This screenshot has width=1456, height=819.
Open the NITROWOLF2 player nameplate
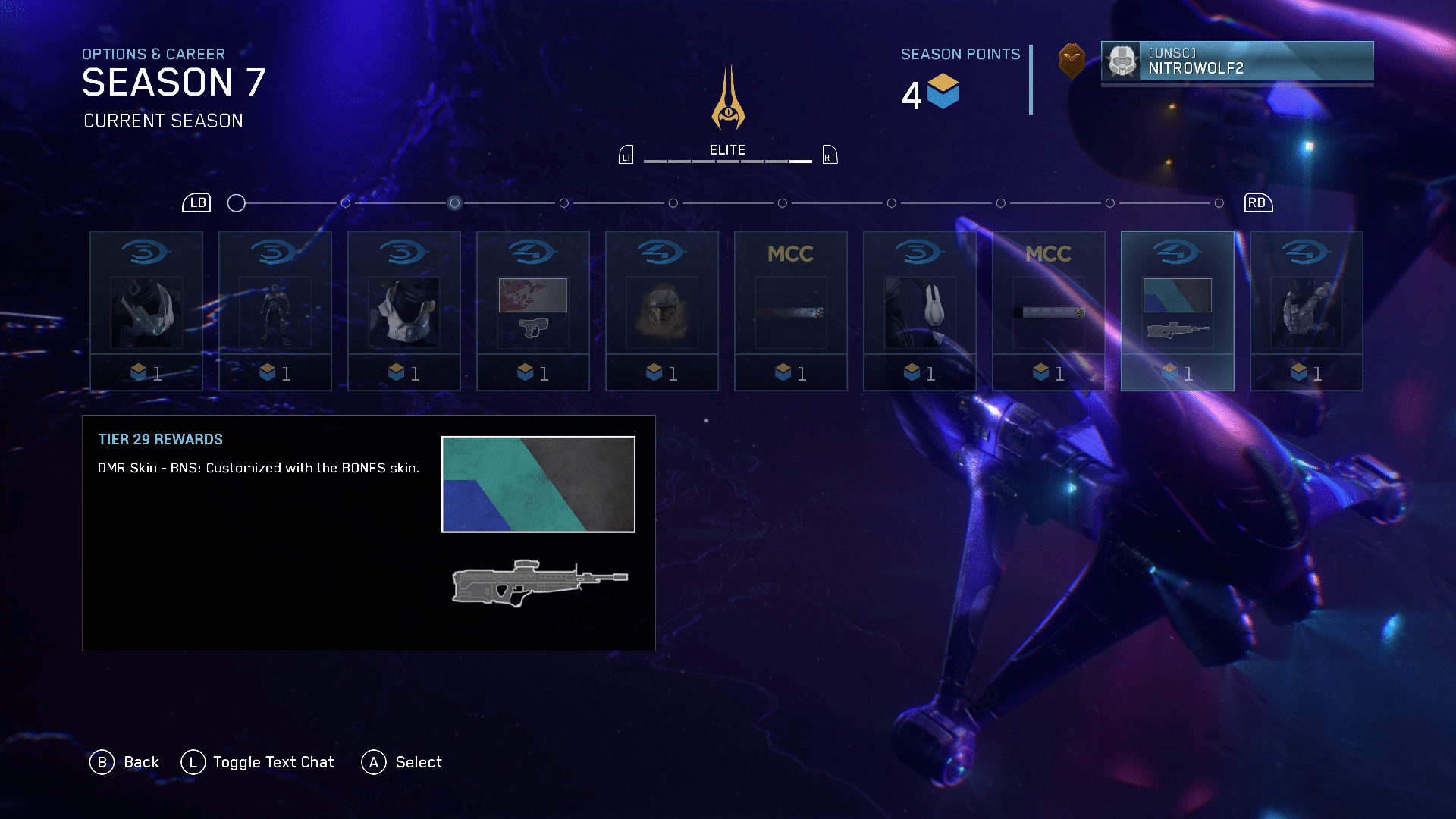coord(1237,61)
